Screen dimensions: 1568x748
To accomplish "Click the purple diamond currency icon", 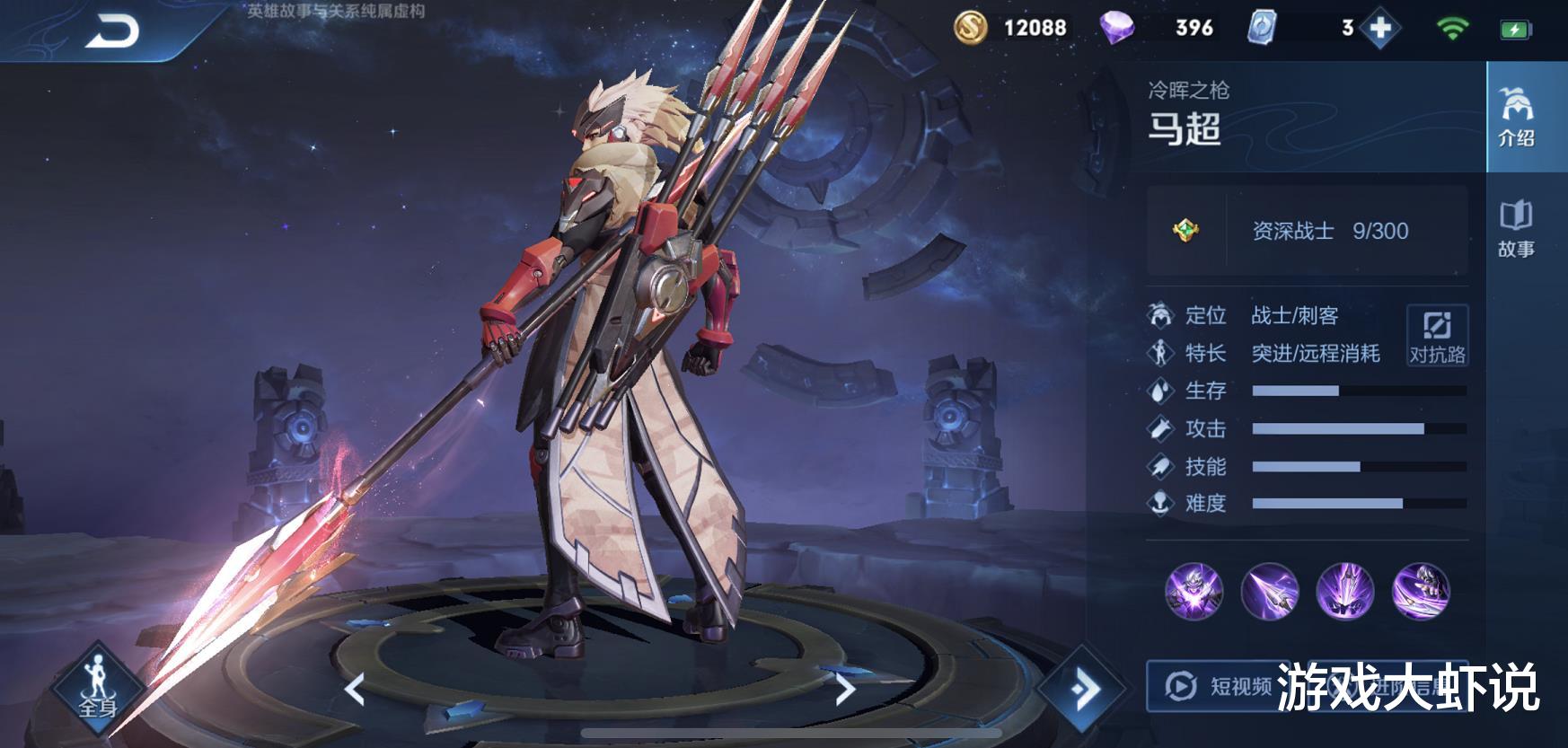I will 1116,29.
